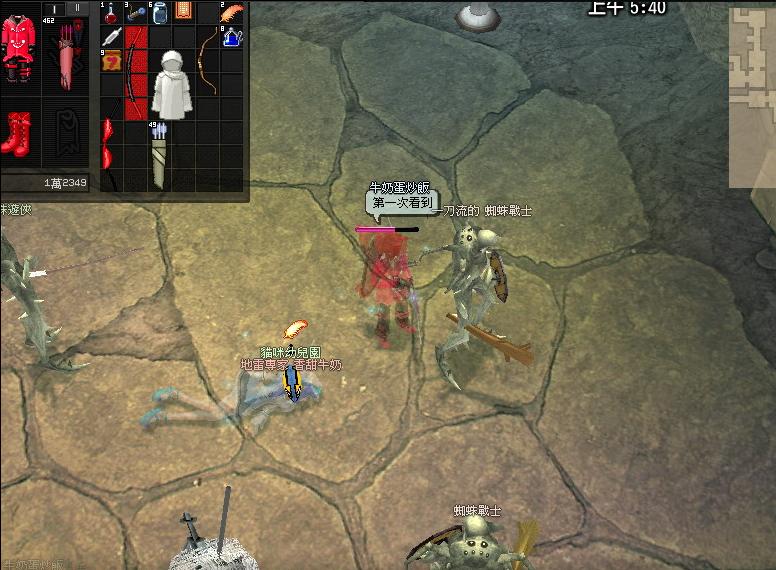
Task: Select the grey quiver with 49 arrows
Action: (160, 156)
